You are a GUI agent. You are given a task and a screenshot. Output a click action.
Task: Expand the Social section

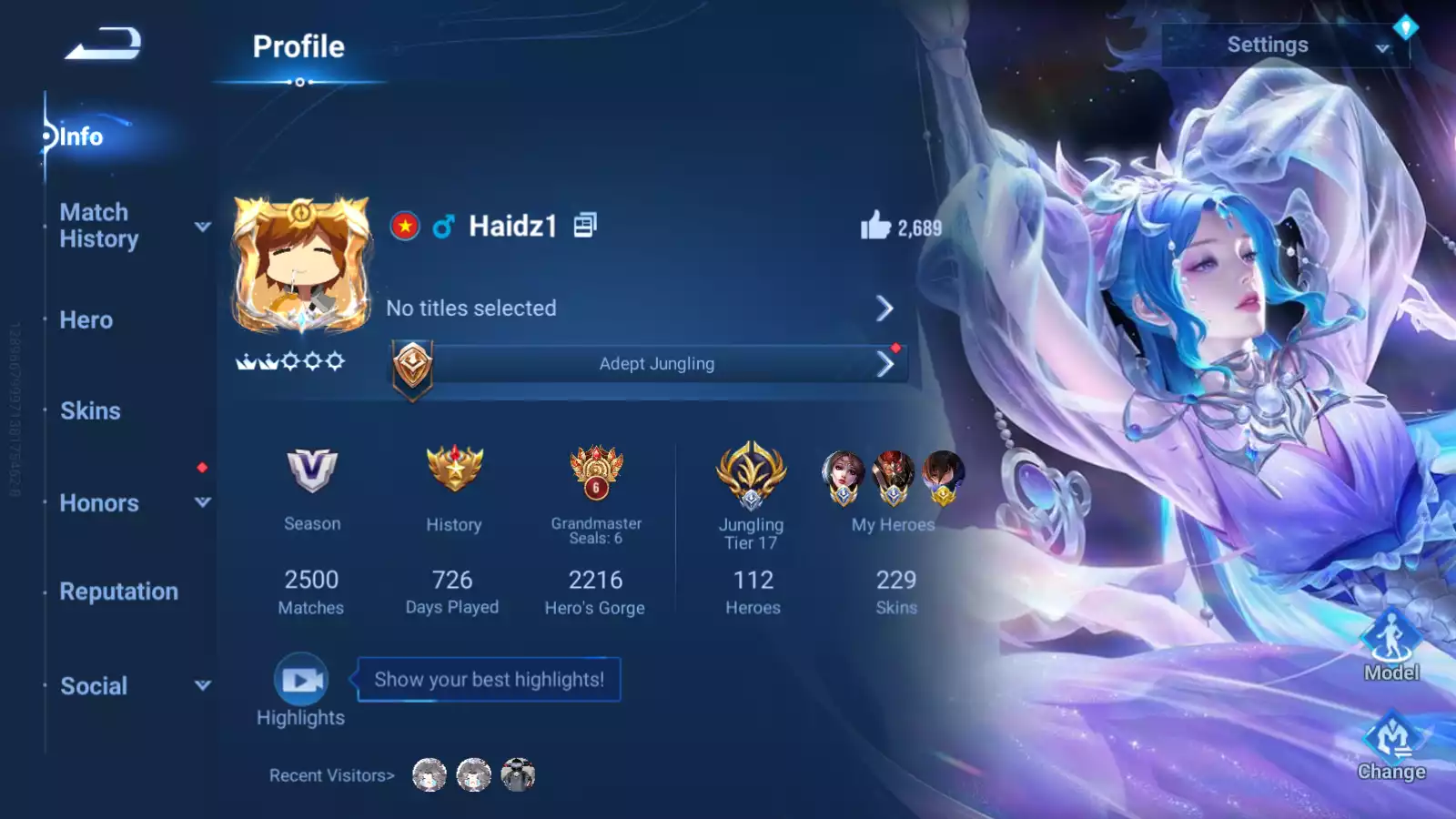pyautogui.click(x=133, y=686)
